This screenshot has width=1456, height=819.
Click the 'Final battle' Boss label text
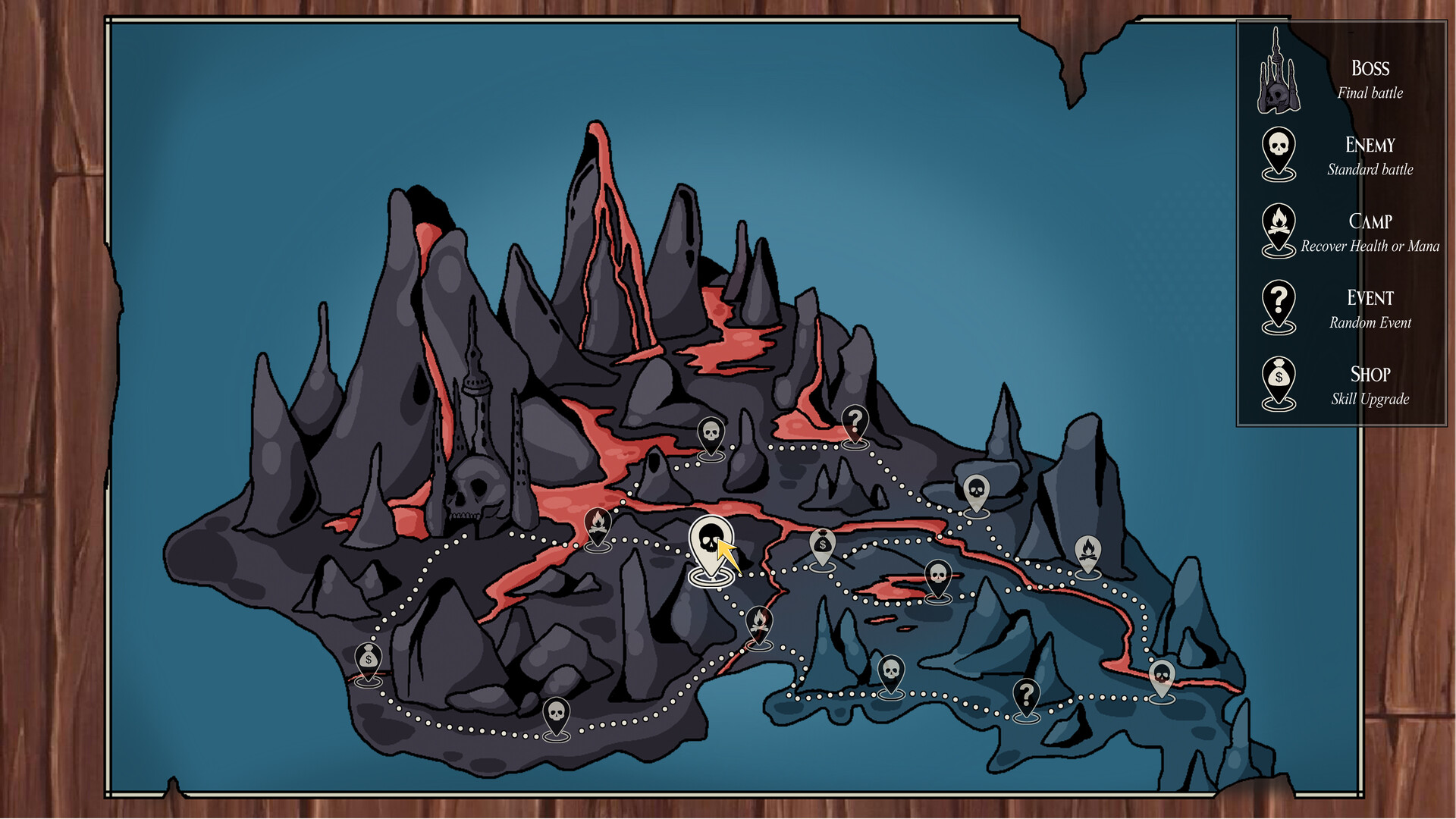[1370, 94]
